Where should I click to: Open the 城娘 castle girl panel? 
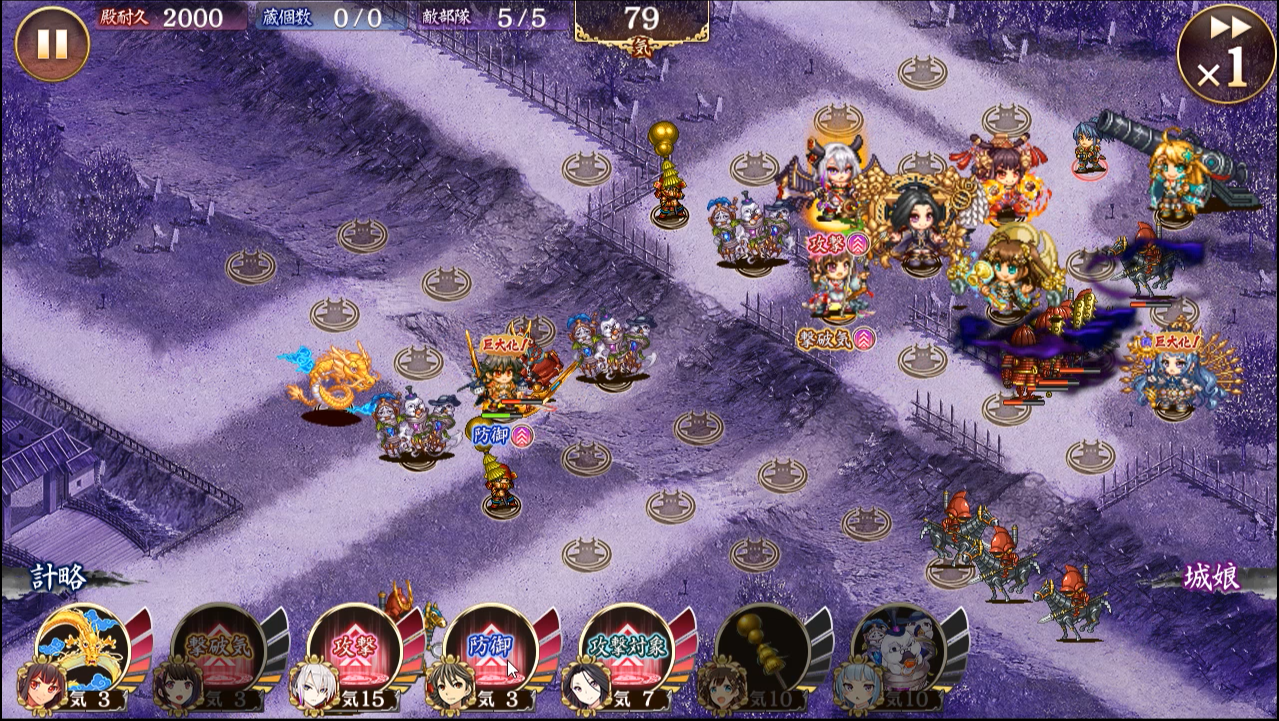tap(1212, 577)
